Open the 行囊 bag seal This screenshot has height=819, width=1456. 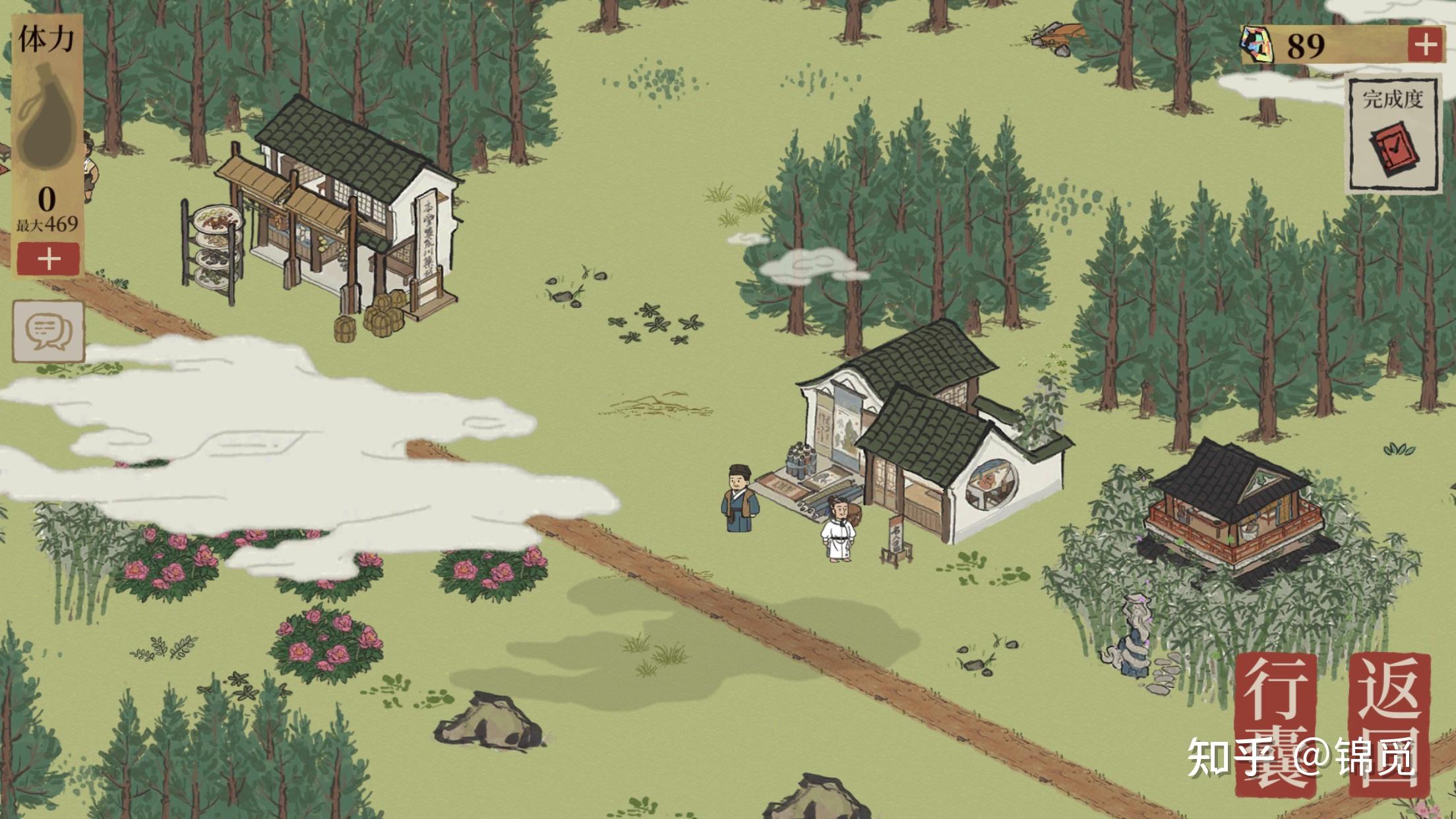[x=1276, y=723]
